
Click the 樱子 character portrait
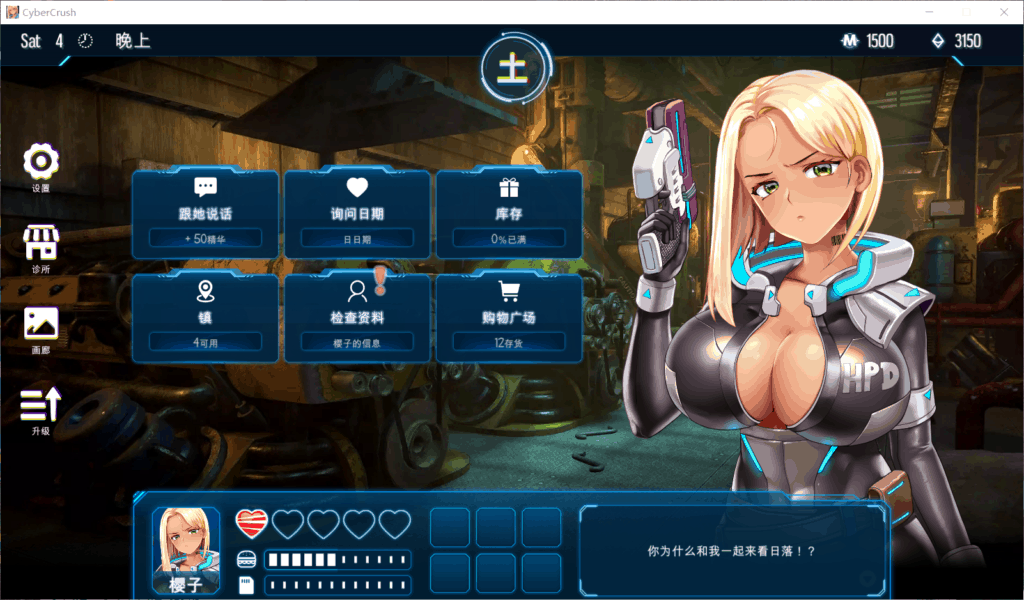pos(186,549)
